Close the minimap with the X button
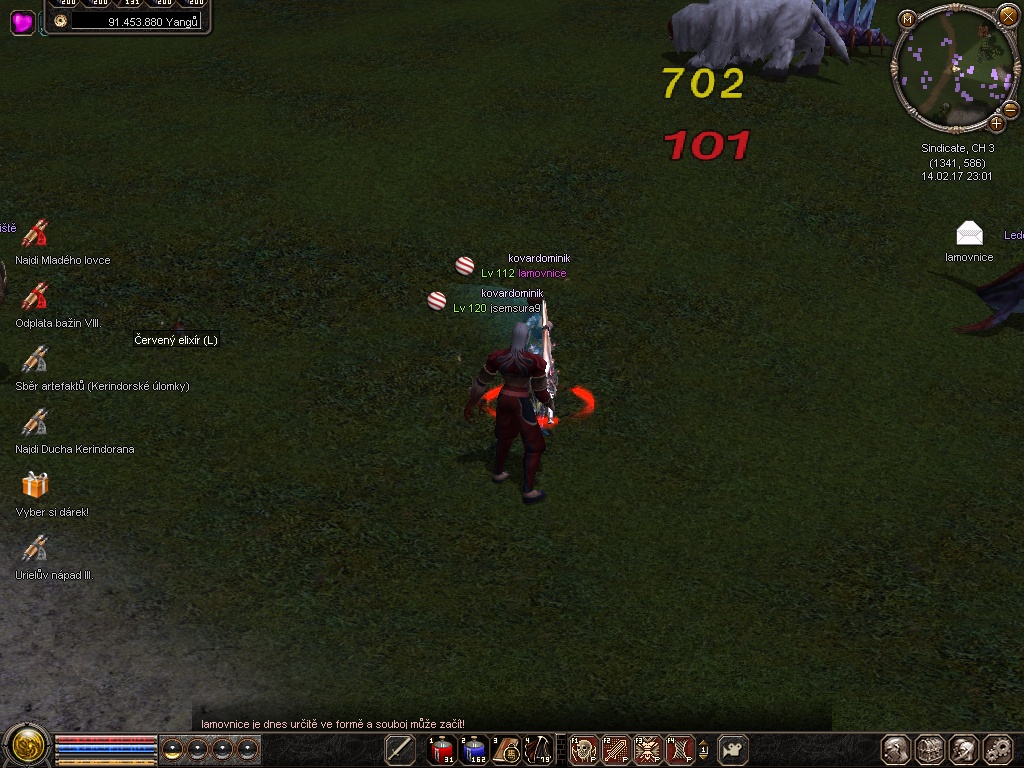This screenshot has height=768, width=1024. click(1007, 16)
